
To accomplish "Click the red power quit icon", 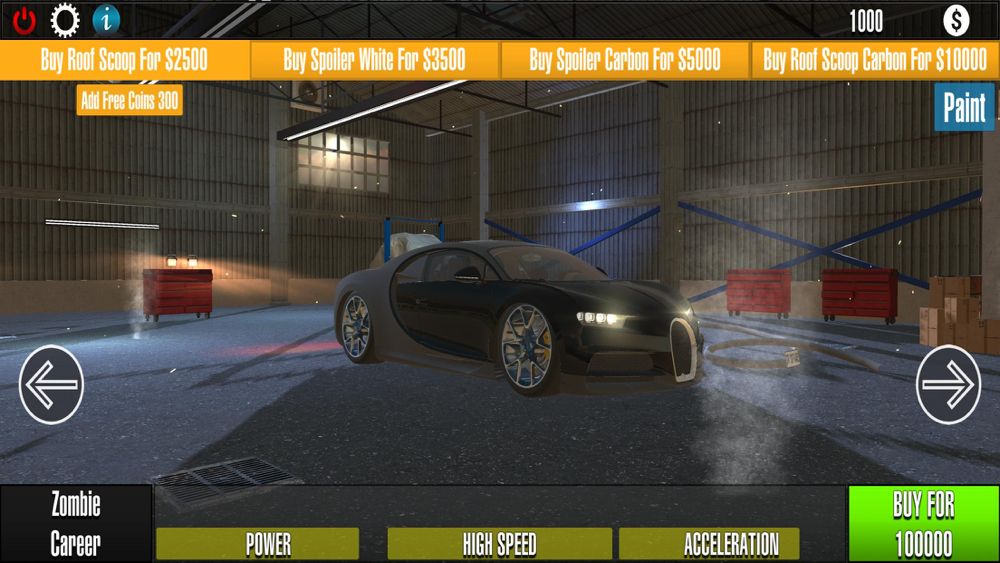I will 24,20.
